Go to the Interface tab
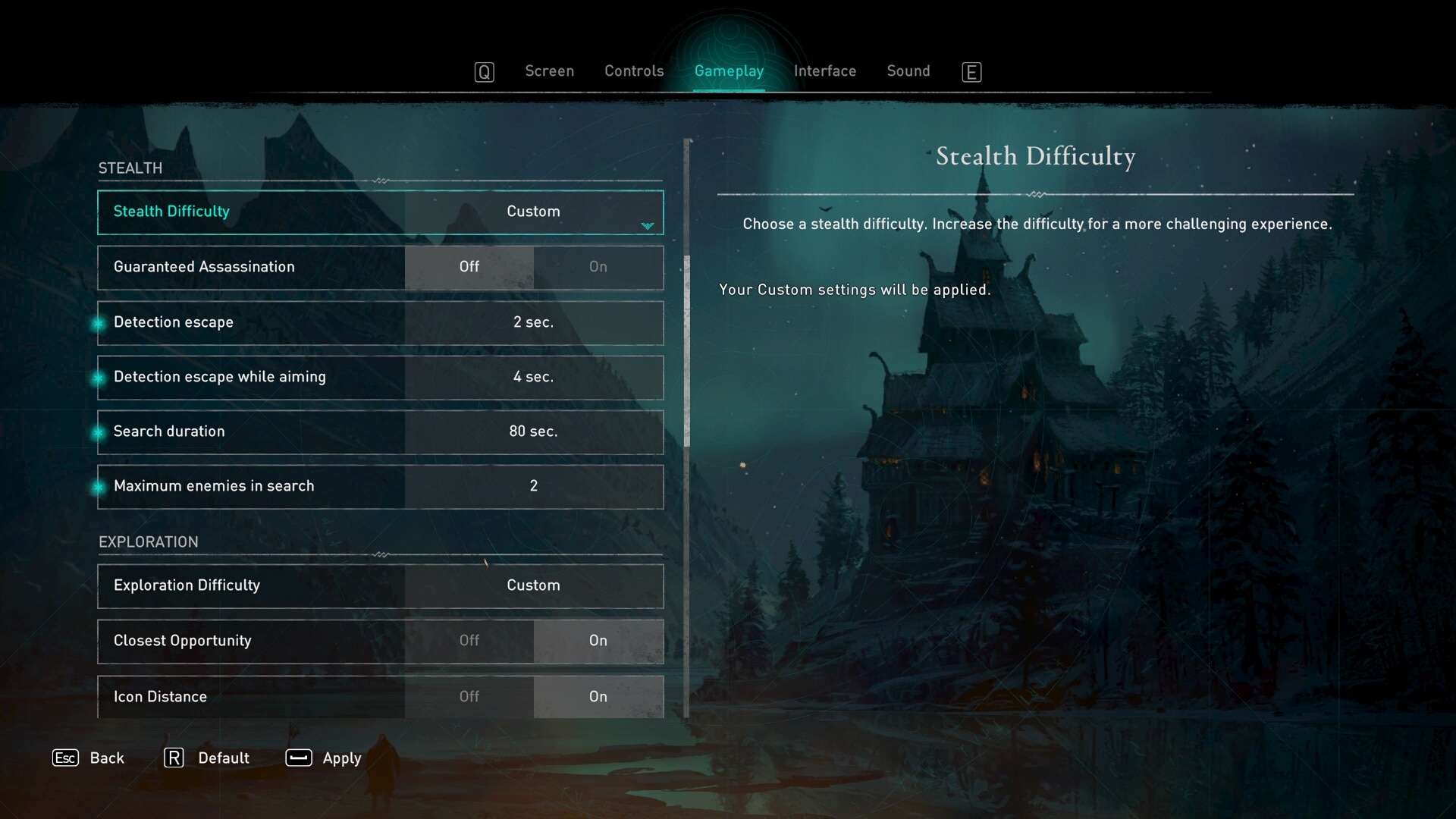The width and height of the screenshot is (1456, 819). pyautogui.click(x=824, y=71)
